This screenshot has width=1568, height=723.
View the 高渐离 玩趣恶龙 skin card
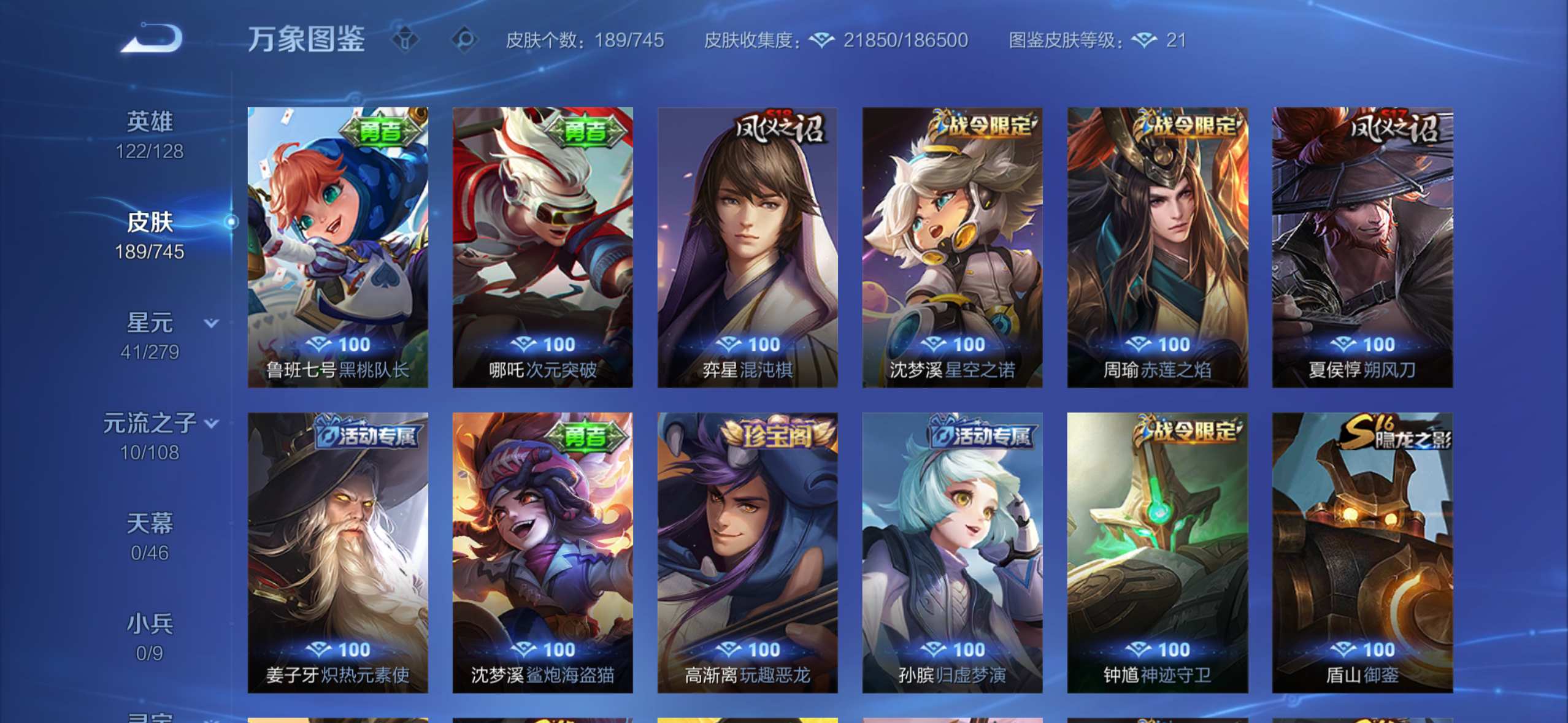coord(747,553)
